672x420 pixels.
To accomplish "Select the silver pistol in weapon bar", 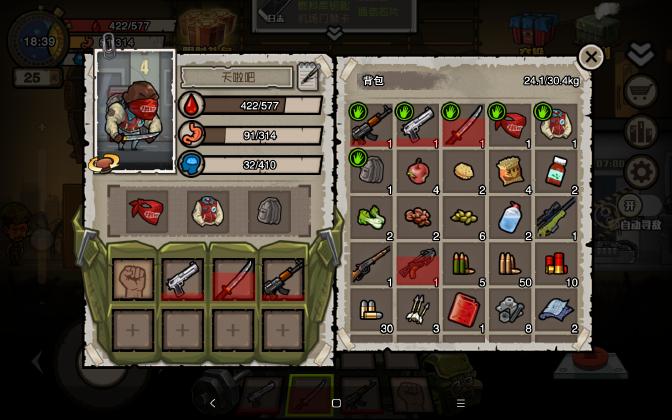I will tap(183, 280).
